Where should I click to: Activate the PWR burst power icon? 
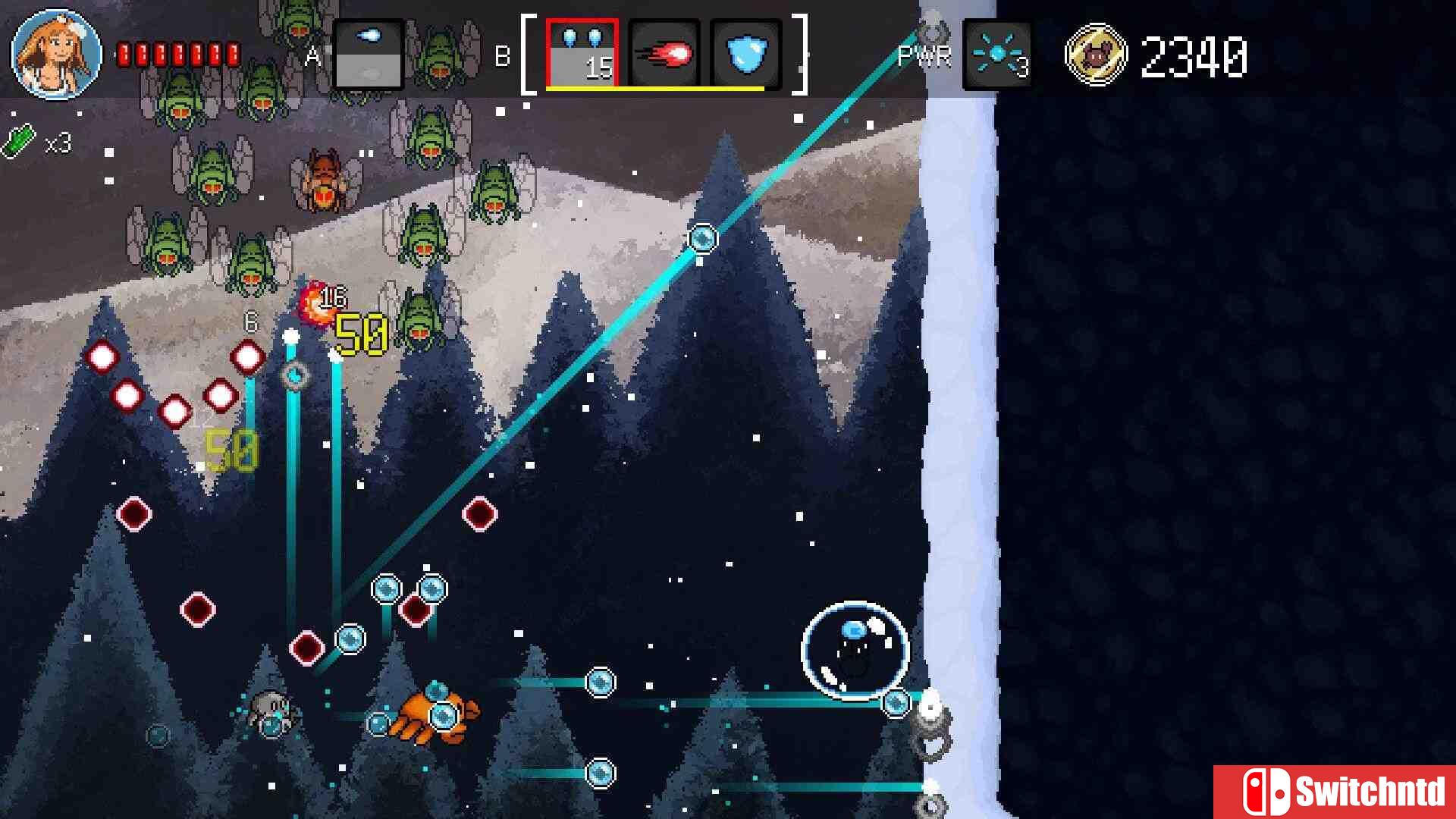point(997,55)
